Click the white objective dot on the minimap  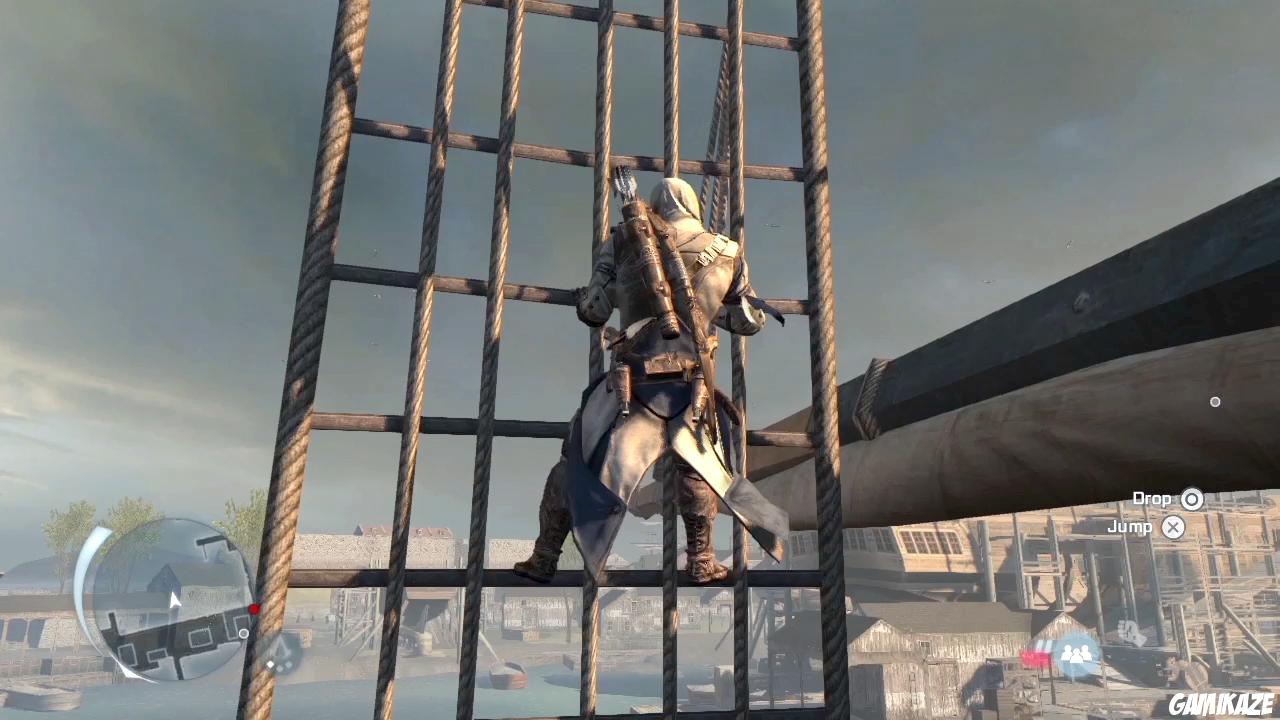pyautogui.click(x=243, y=634)
